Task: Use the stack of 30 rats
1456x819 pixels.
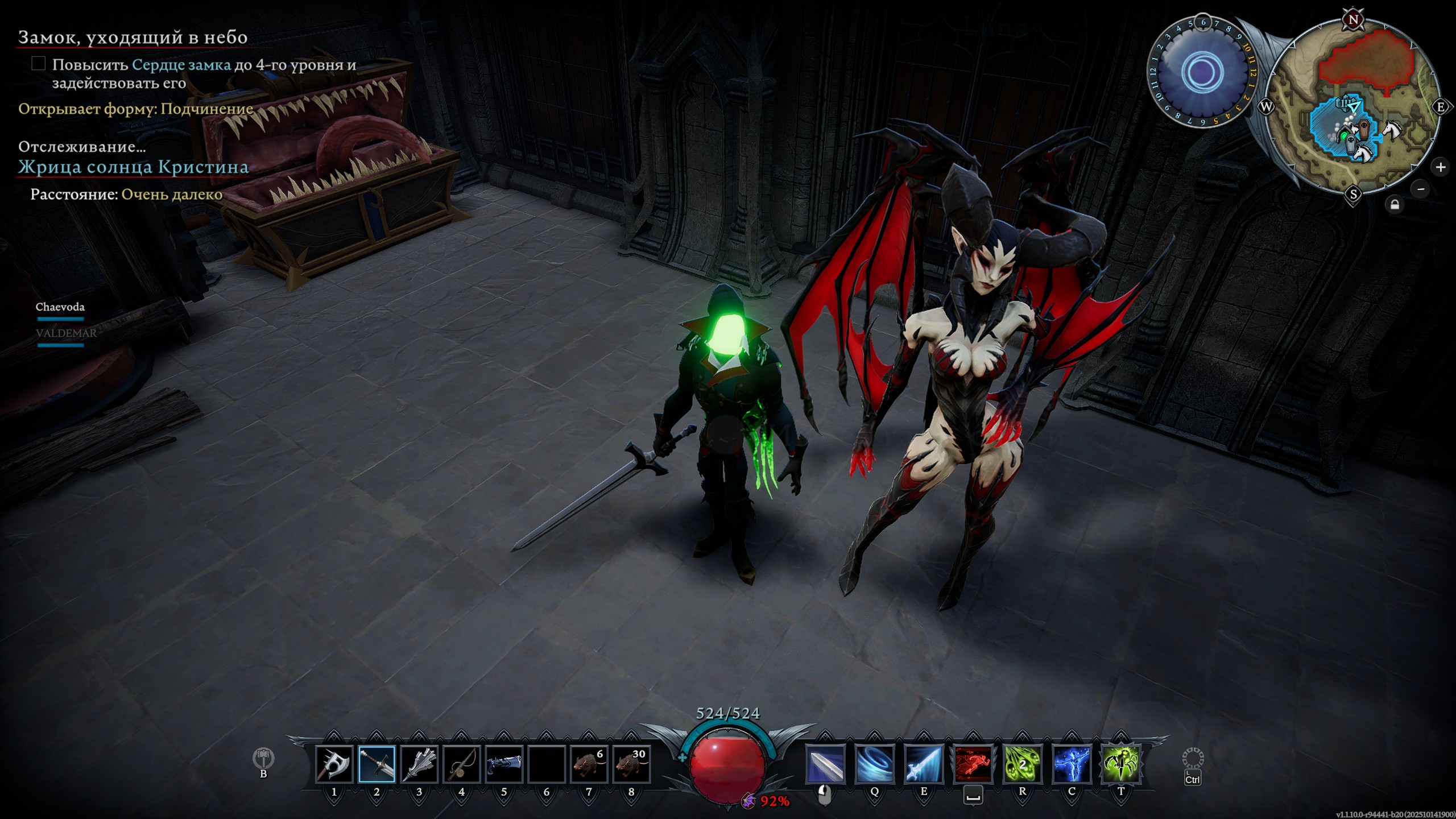Action: (631, 764)
